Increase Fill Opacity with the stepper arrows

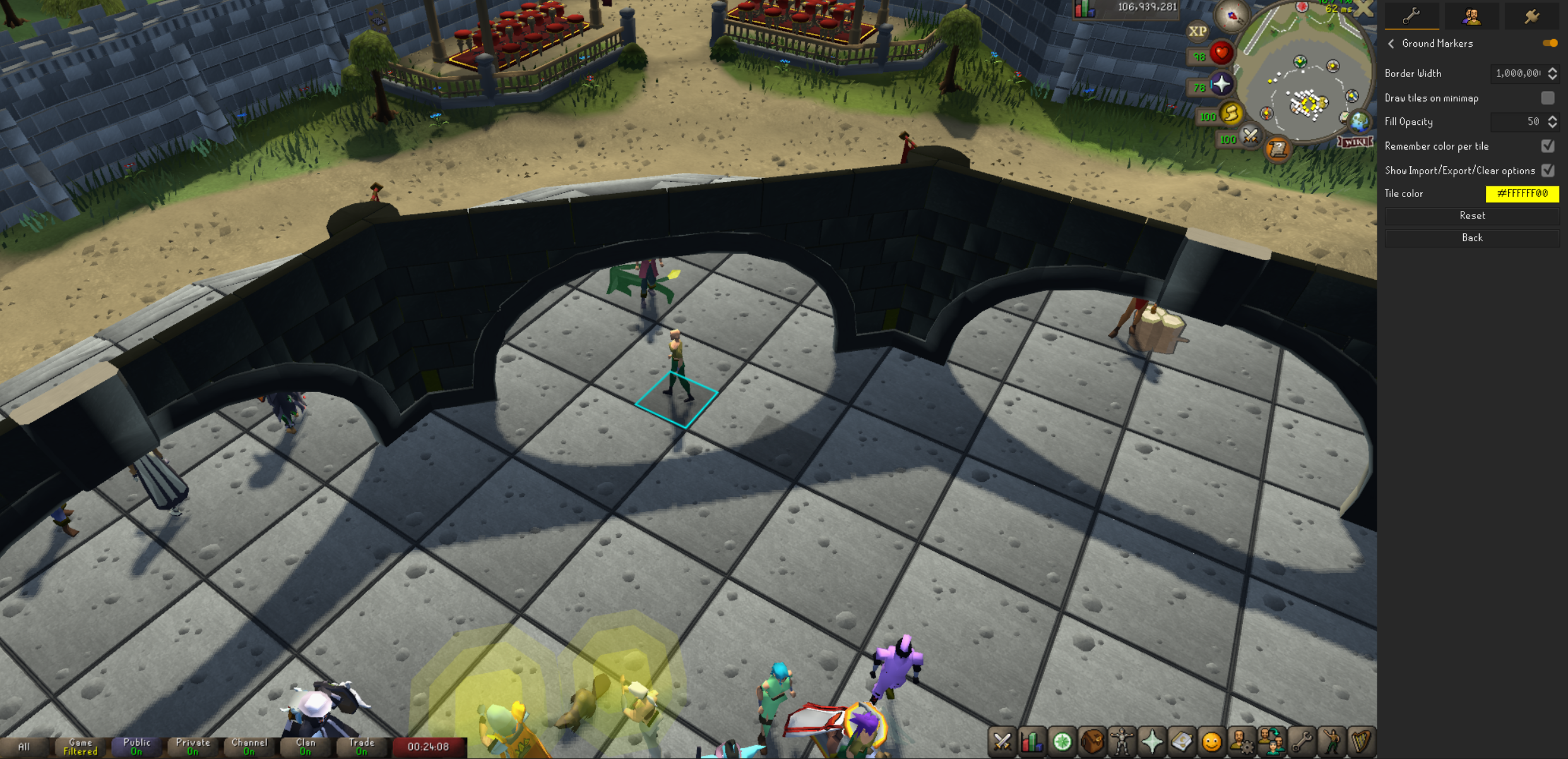[1553, 117]
